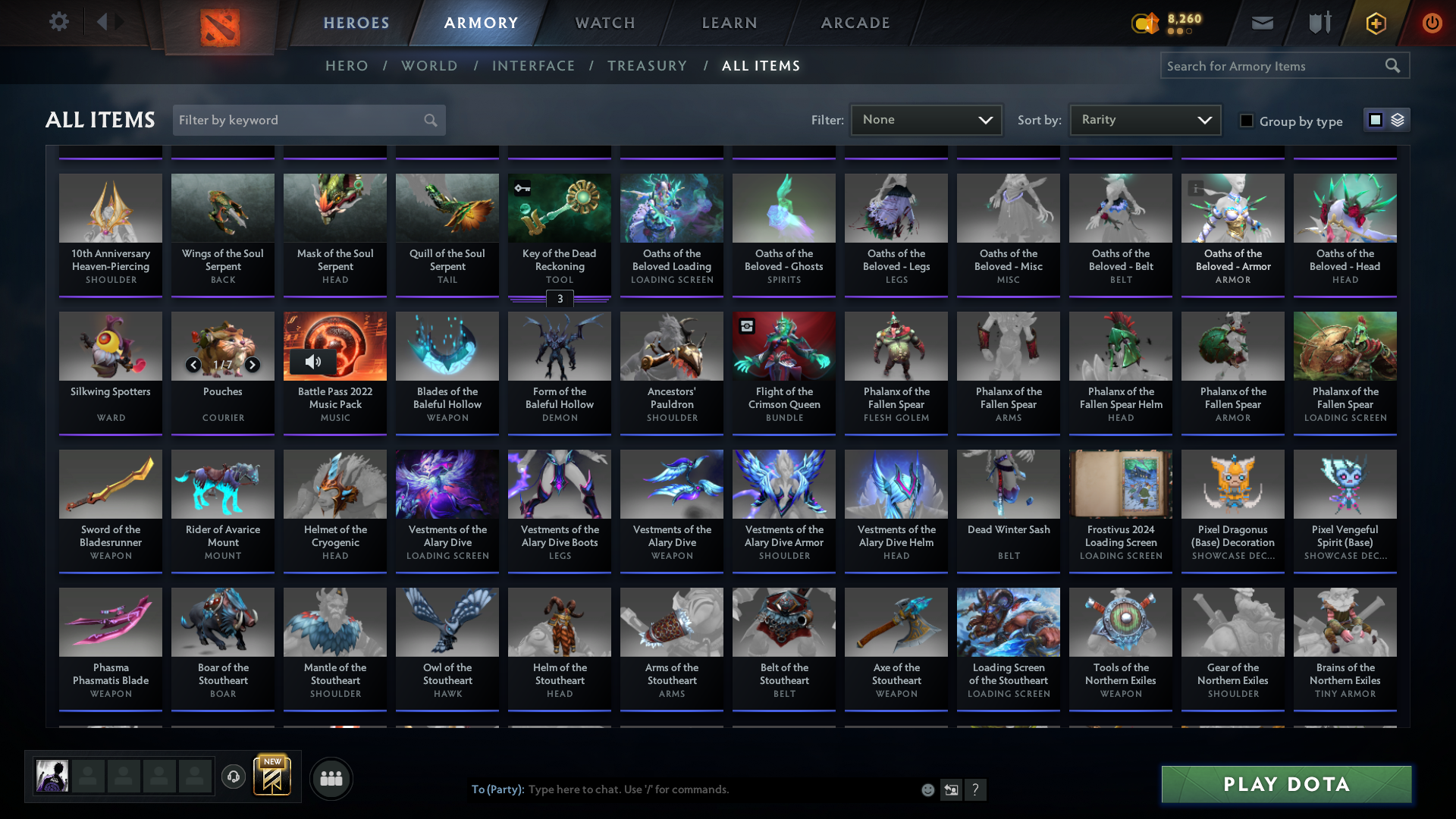The width and height of the screenshot is (1456, 819).
Task: Click the power button to exit
Action: 1432,23
